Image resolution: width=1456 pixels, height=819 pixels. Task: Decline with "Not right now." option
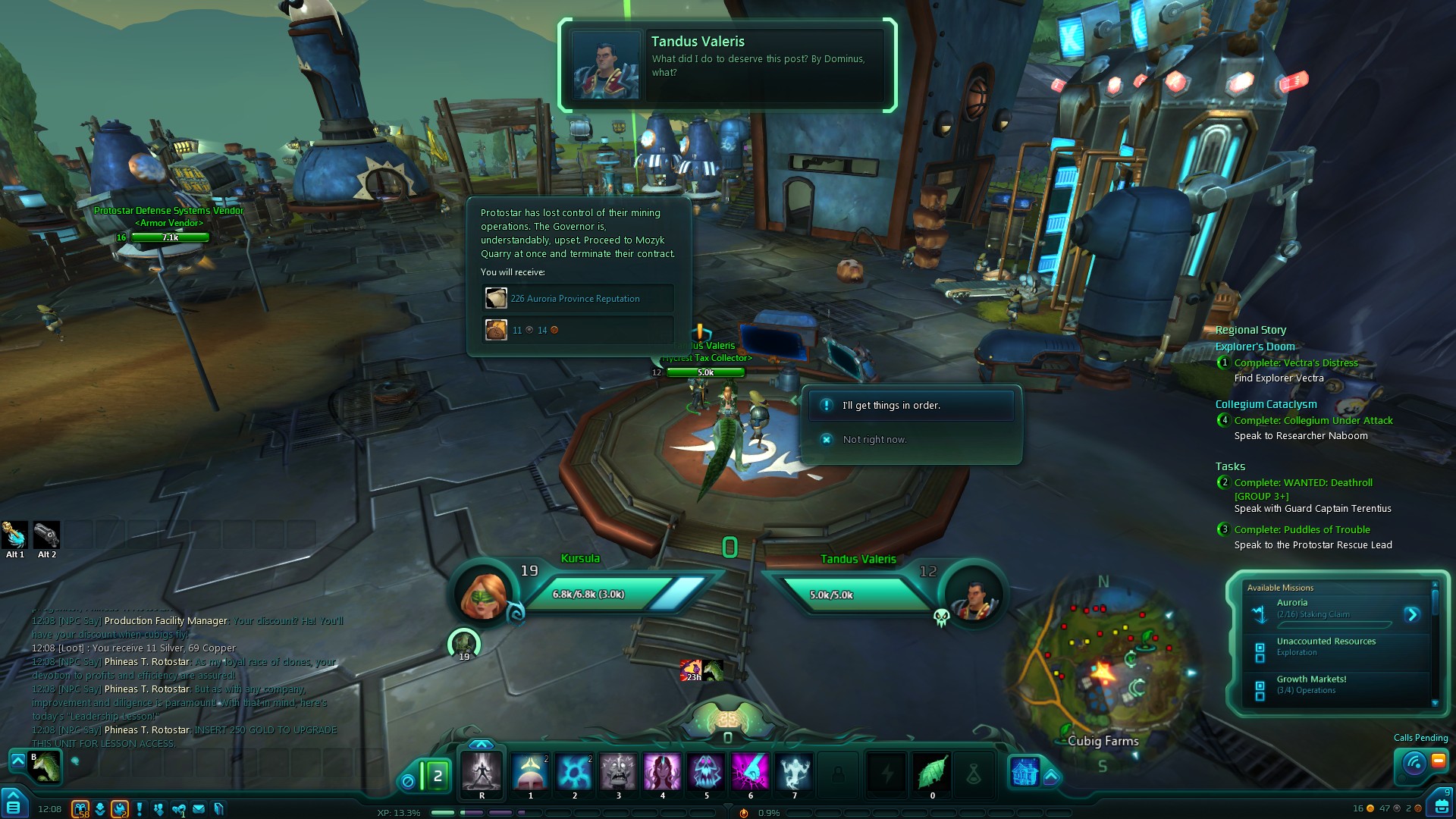click(874, 440)
